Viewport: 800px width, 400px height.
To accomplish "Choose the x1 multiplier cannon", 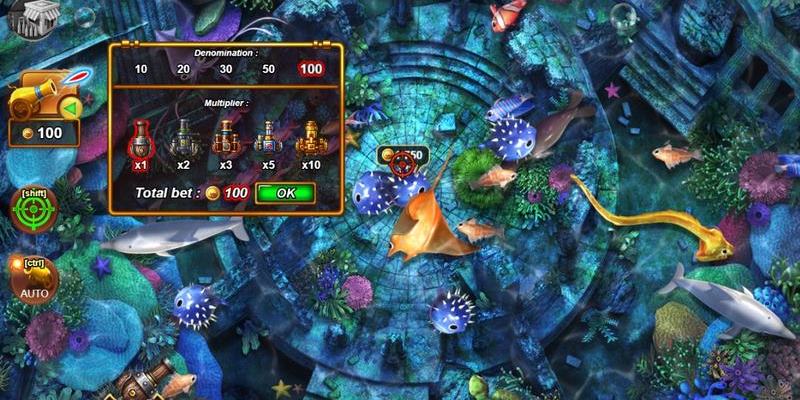I will [142, 141].
